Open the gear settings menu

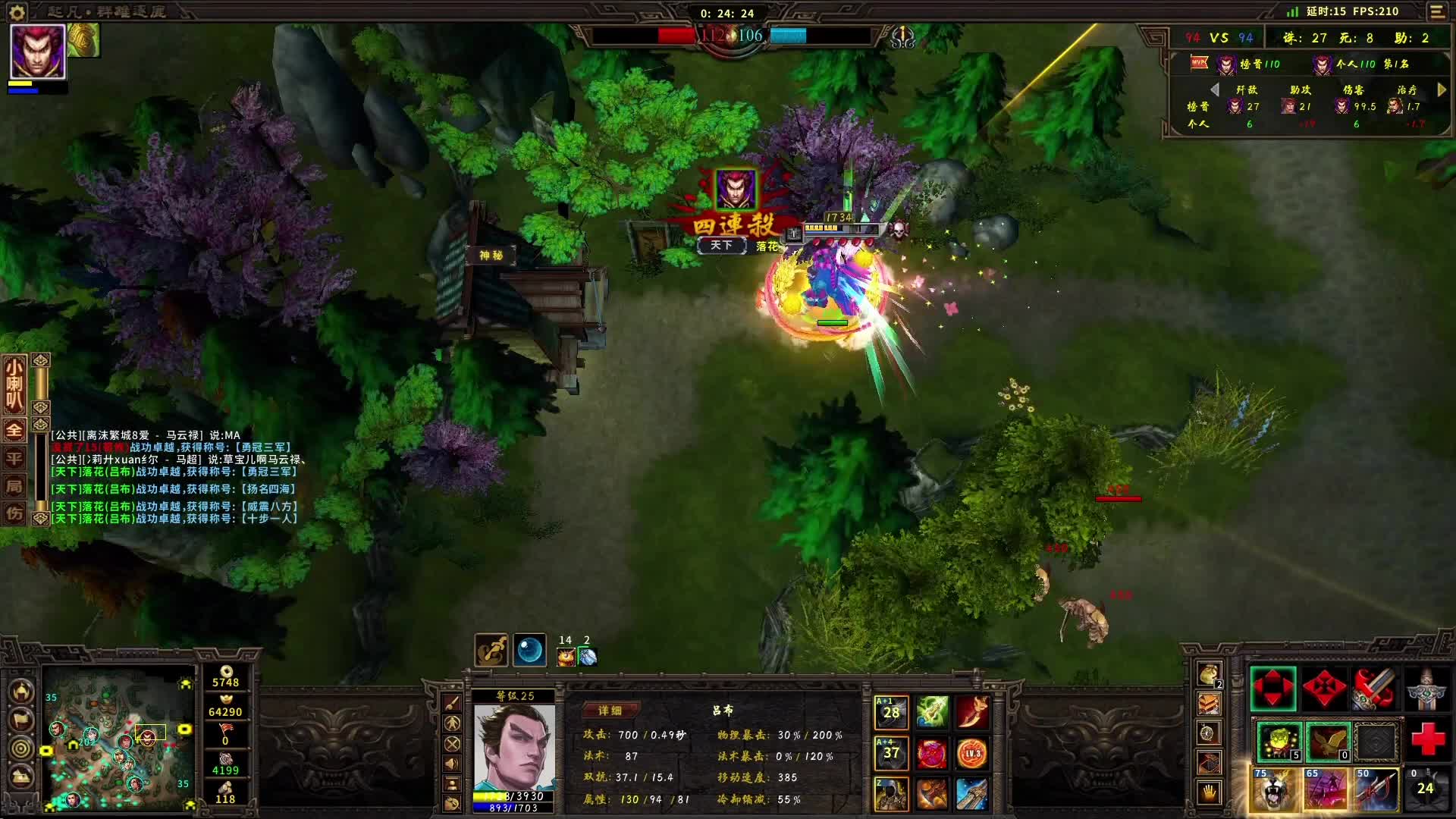17,11
